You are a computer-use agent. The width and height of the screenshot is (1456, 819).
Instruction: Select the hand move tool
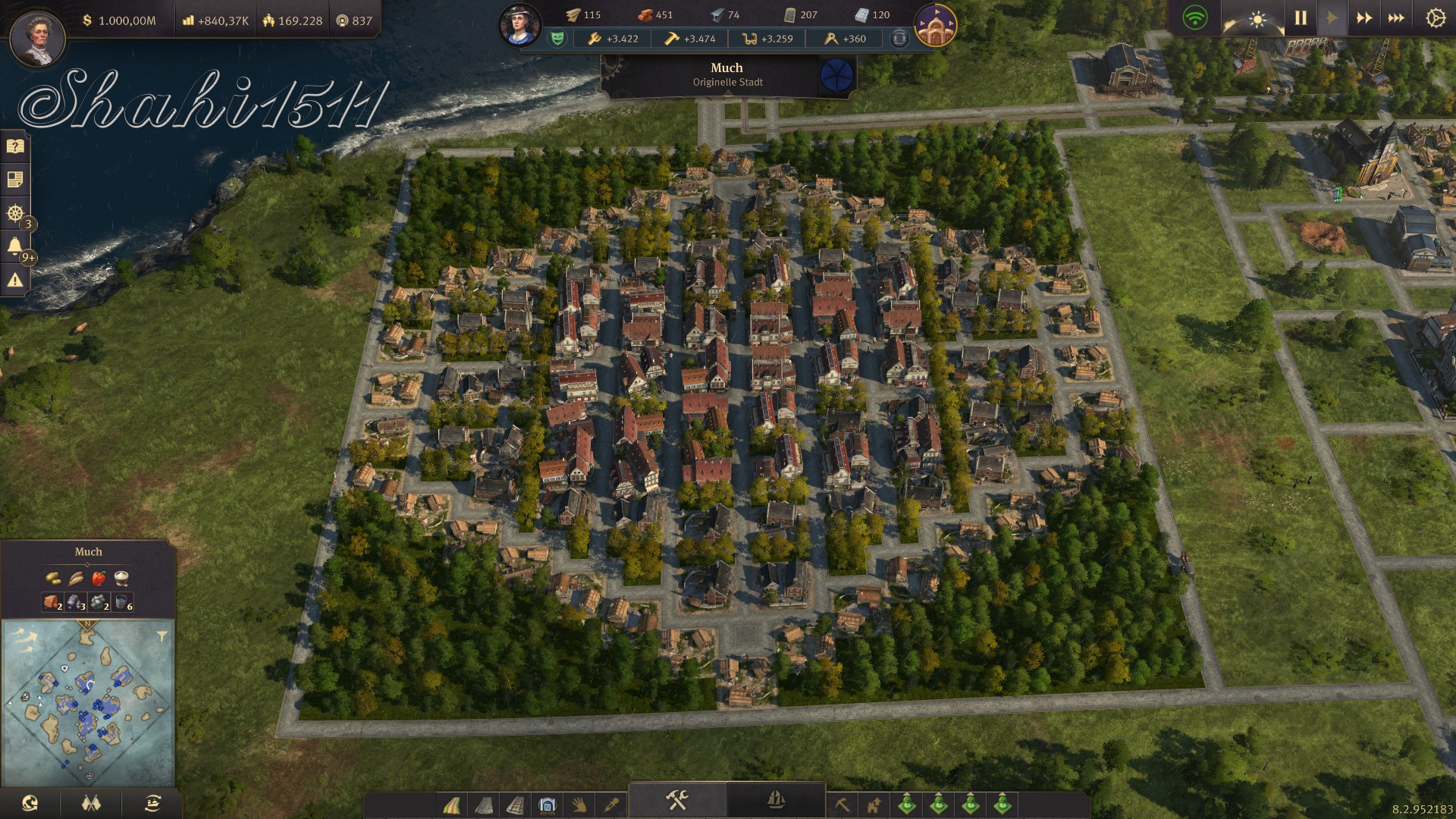point(579,804)
